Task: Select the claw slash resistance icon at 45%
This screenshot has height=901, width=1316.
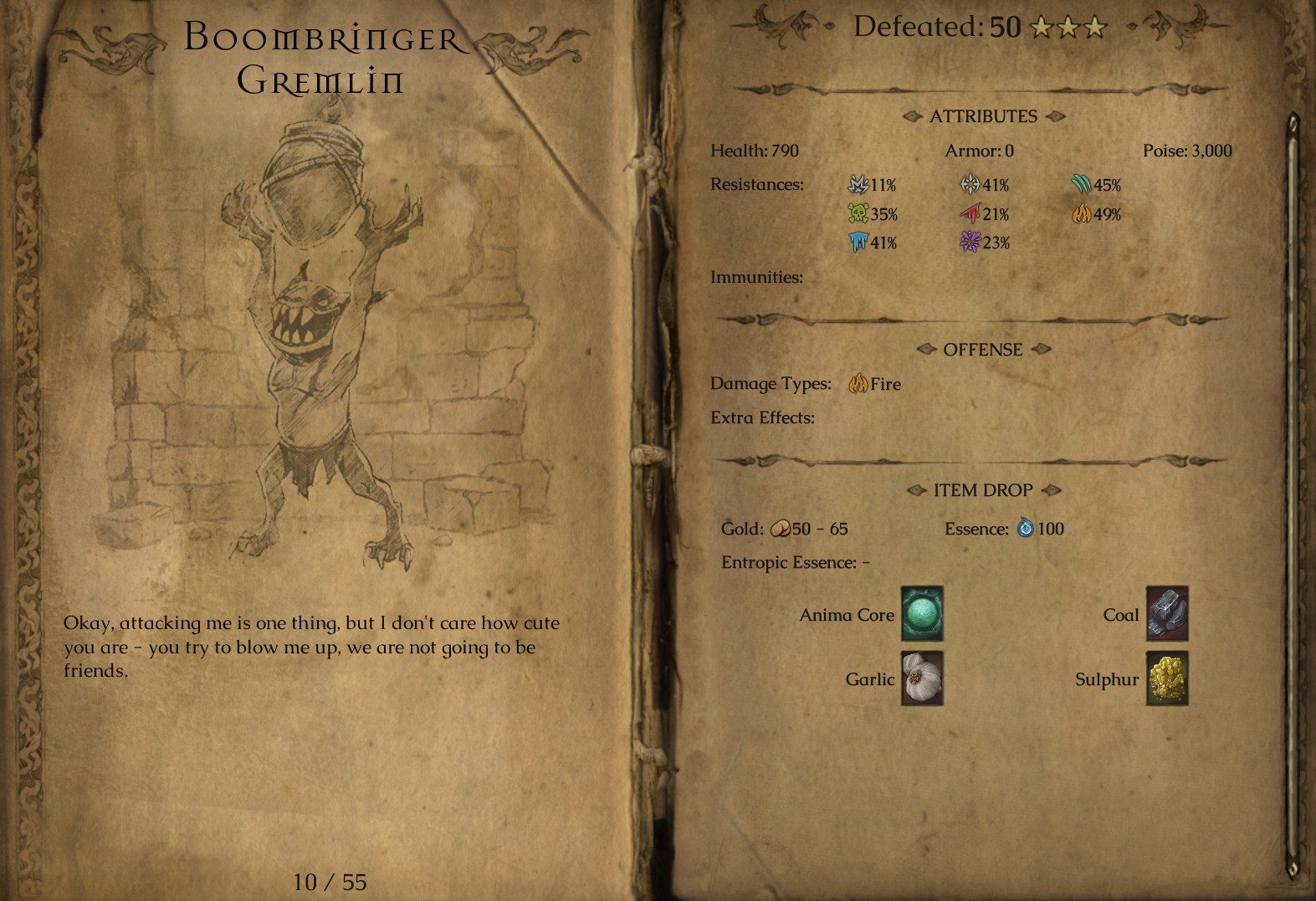Action: coord(1082,185)
